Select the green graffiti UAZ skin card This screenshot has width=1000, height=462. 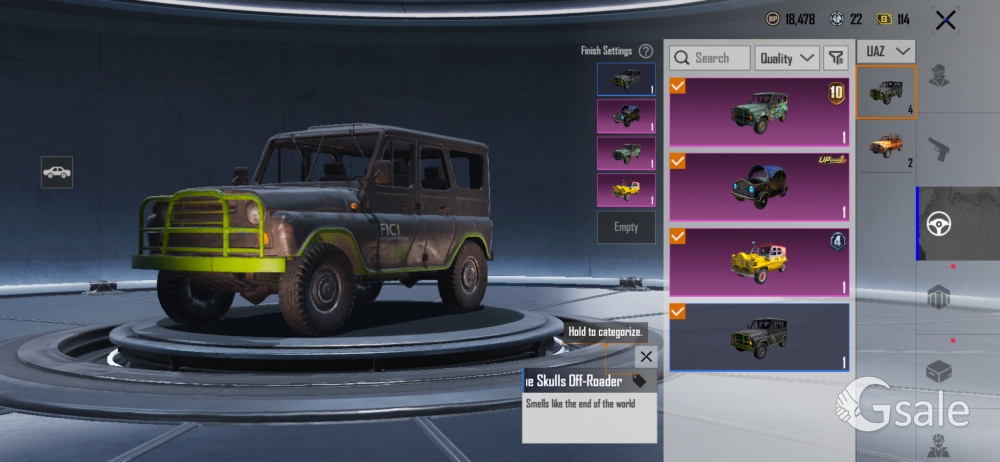[759, 111]
